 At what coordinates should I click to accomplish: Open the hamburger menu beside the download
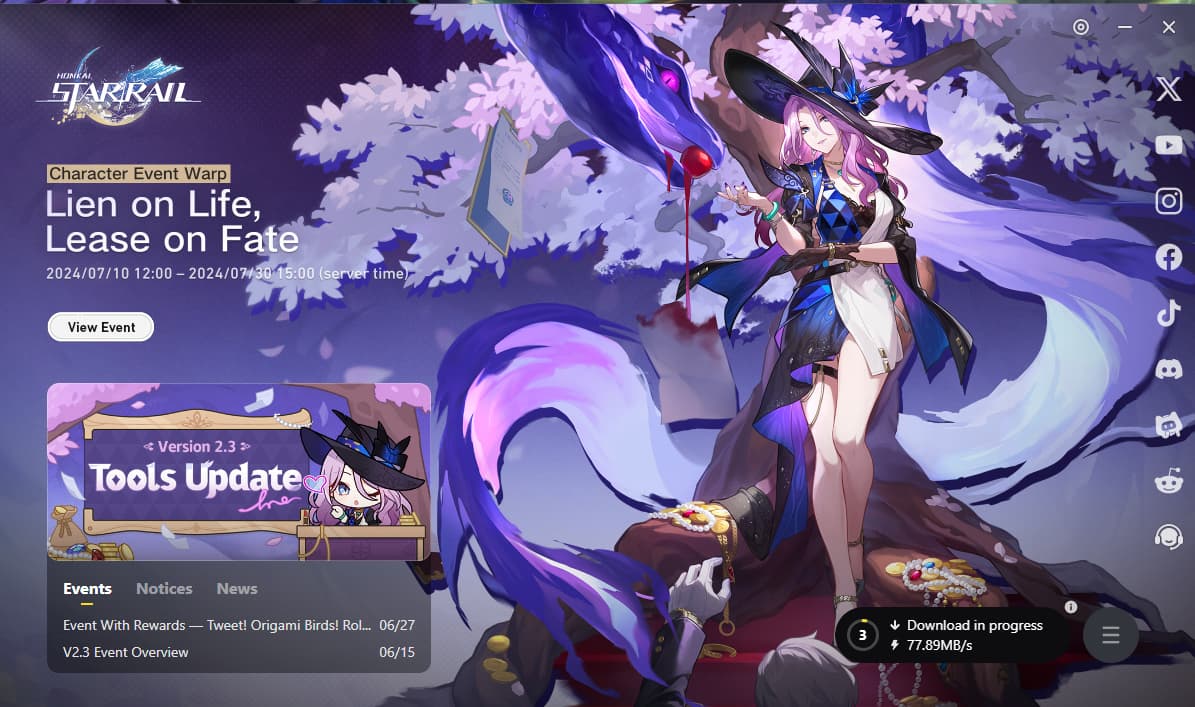pyautogui.click(x=1110, y=635)
